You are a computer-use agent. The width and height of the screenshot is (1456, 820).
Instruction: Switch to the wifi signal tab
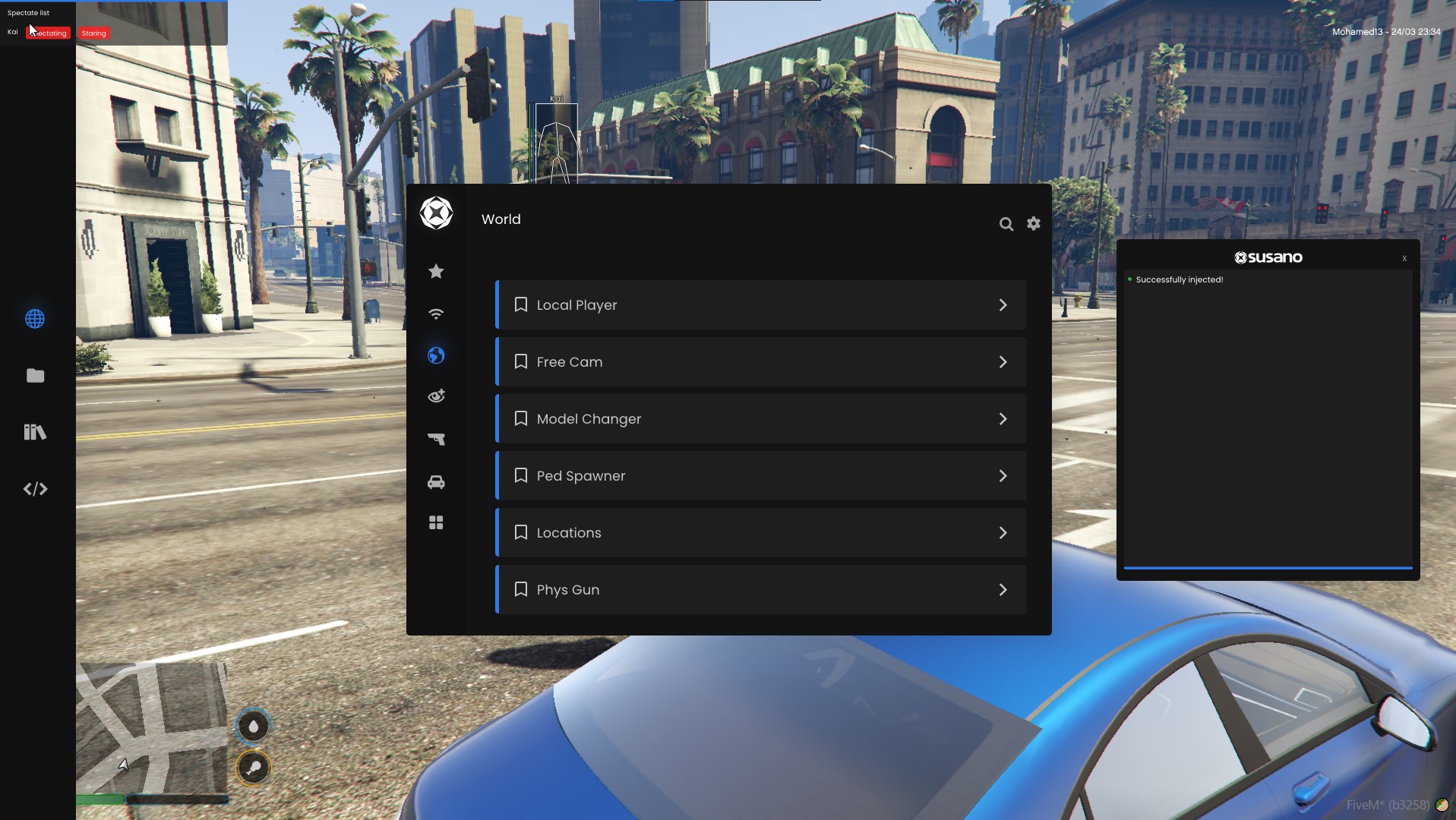tap(436, 314)
